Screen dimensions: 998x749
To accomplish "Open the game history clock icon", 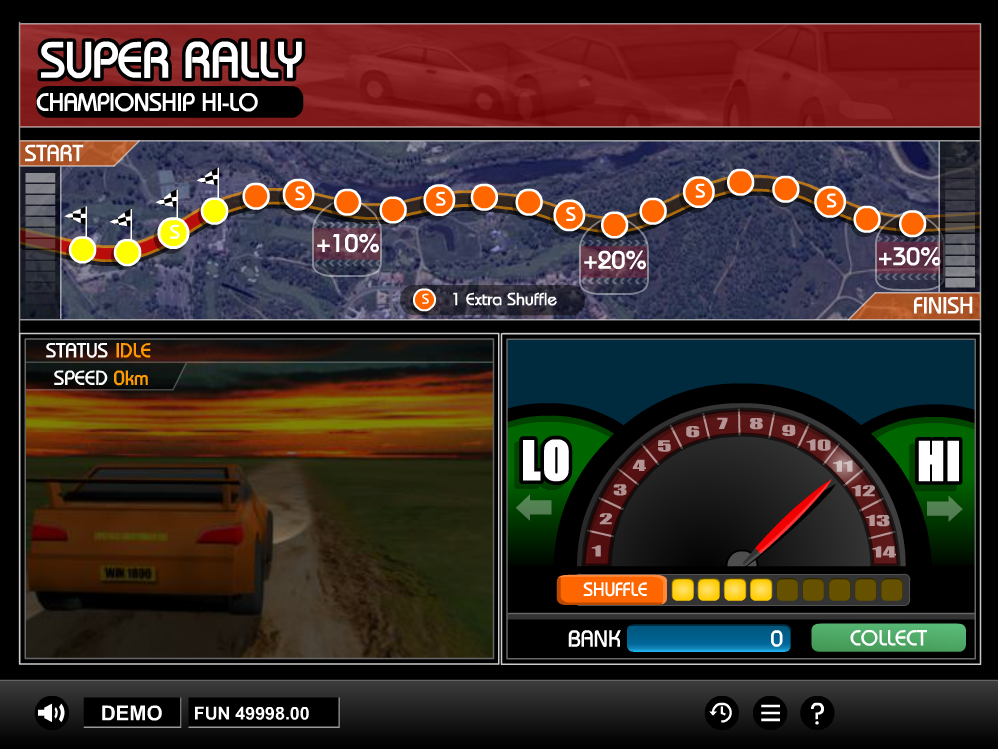I will pos(721,713).
